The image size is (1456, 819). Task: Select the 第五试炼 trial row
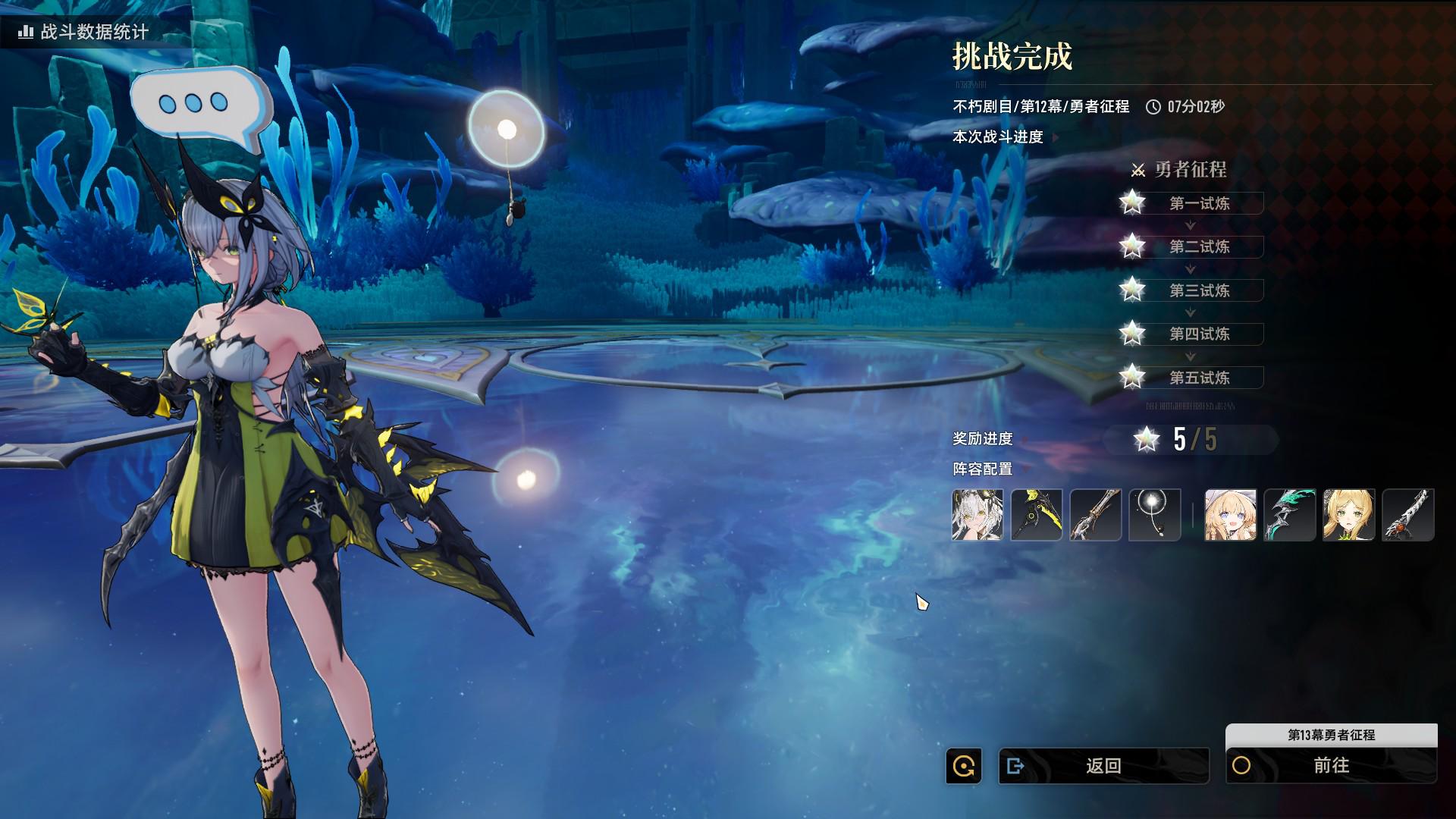(1198, 378)
